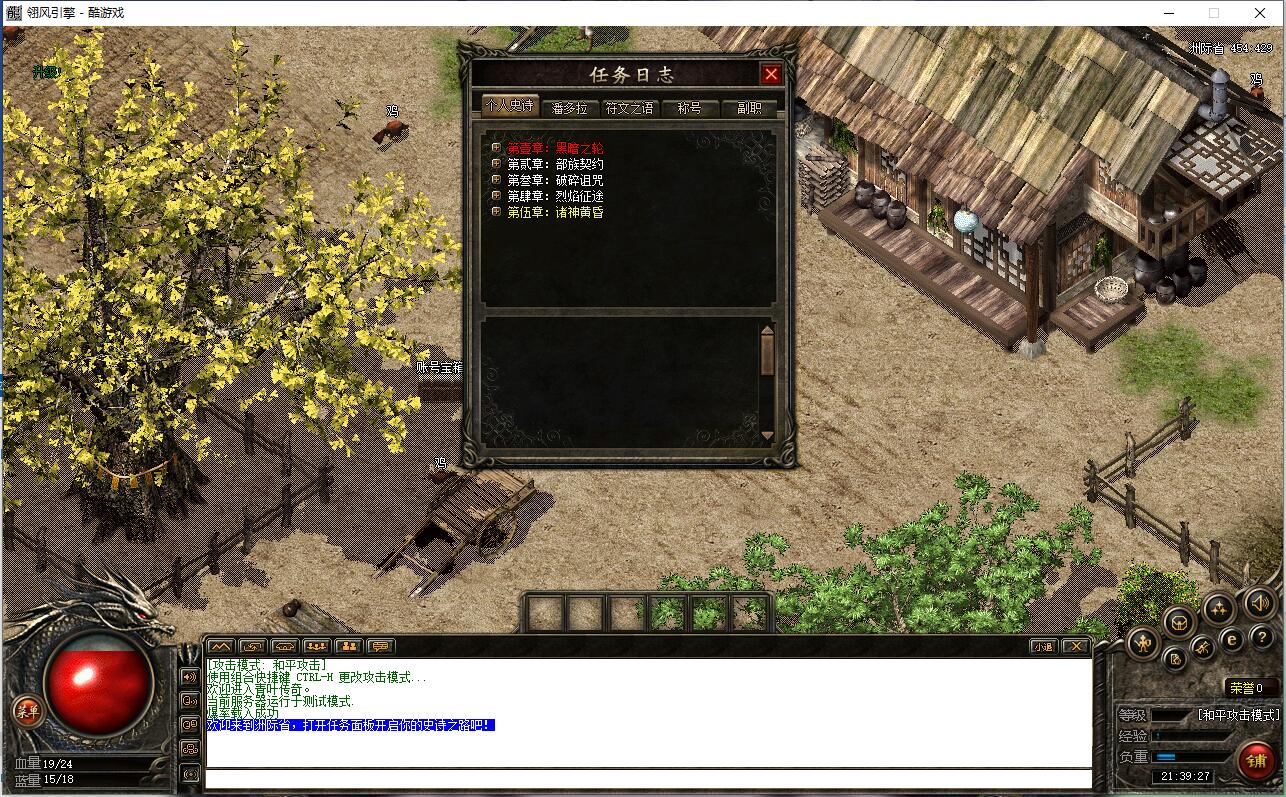Open the red 铺 shop button

[1256, 761]
